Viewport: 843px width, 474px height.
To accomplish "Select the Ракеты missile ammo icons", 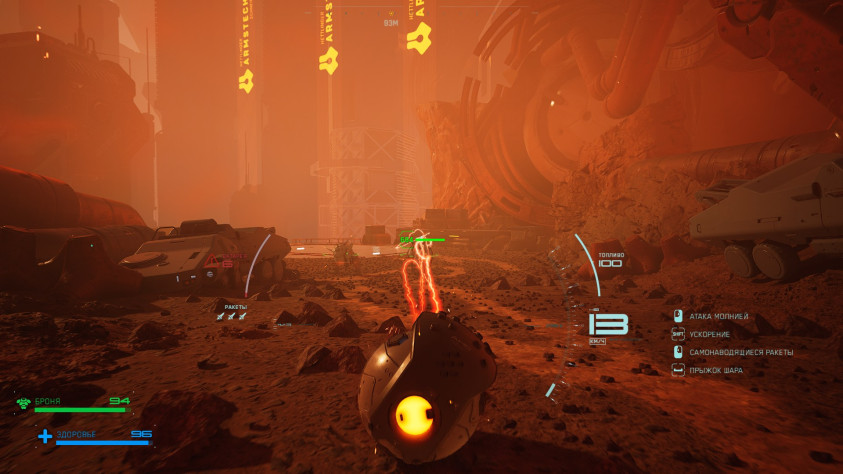I will (x=231, y=316).
